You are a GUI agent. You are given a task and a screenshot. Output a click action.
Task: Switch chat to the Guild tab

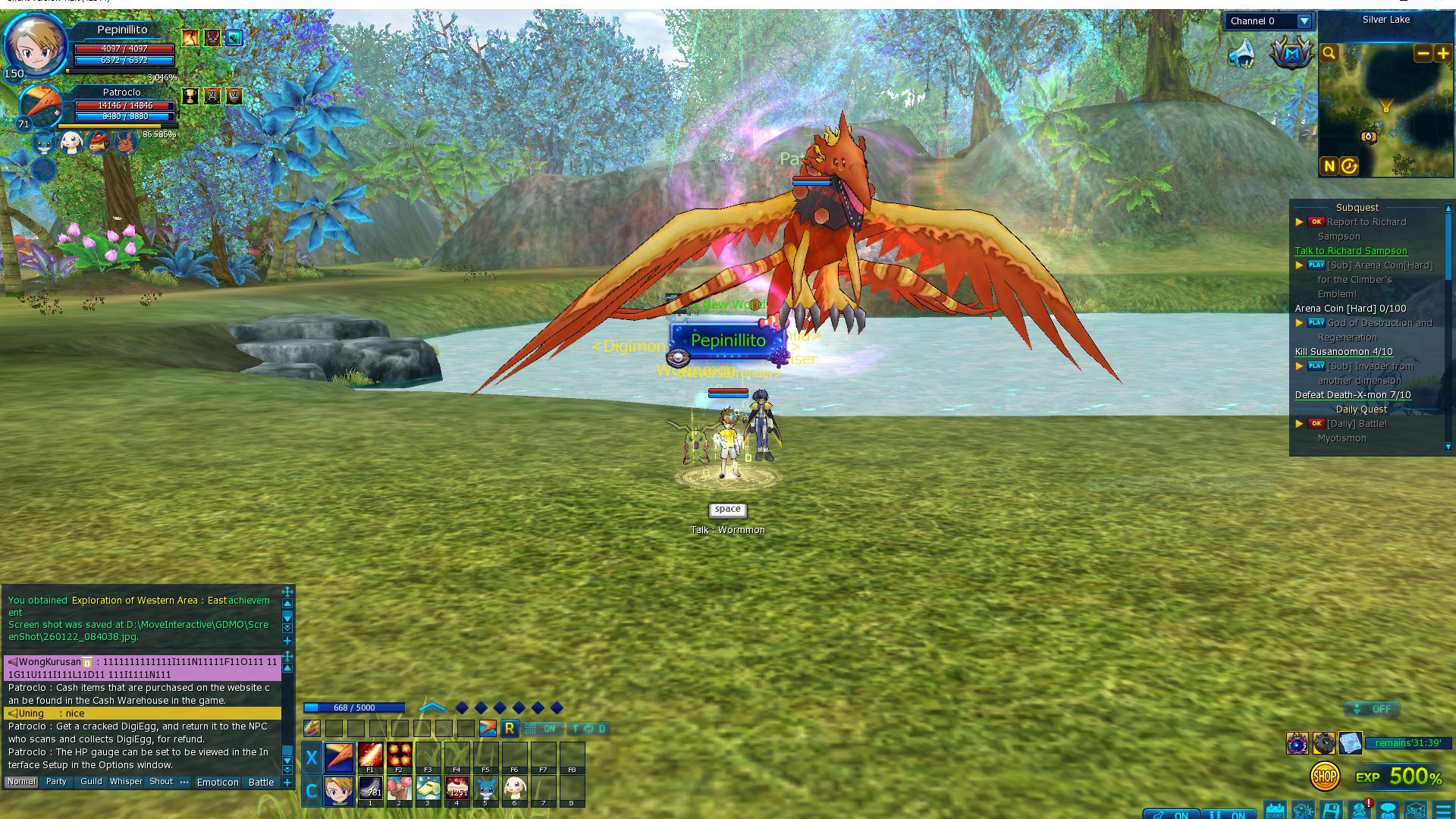(91, 782)
